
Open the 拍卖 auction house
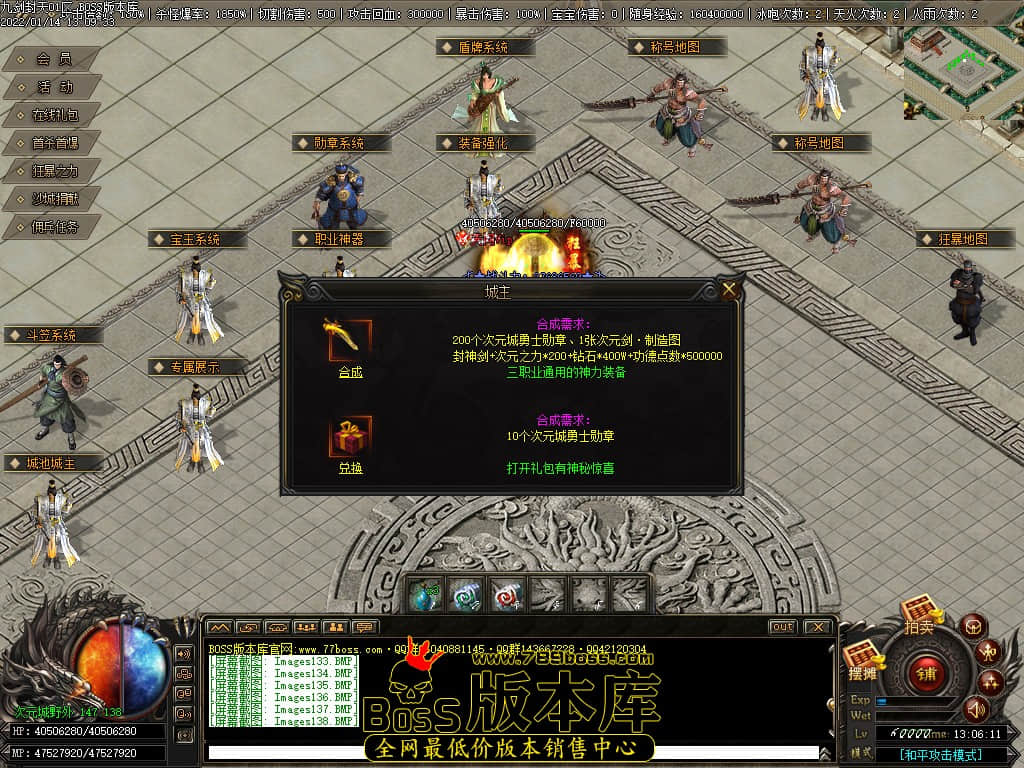[x=918, y=614]
